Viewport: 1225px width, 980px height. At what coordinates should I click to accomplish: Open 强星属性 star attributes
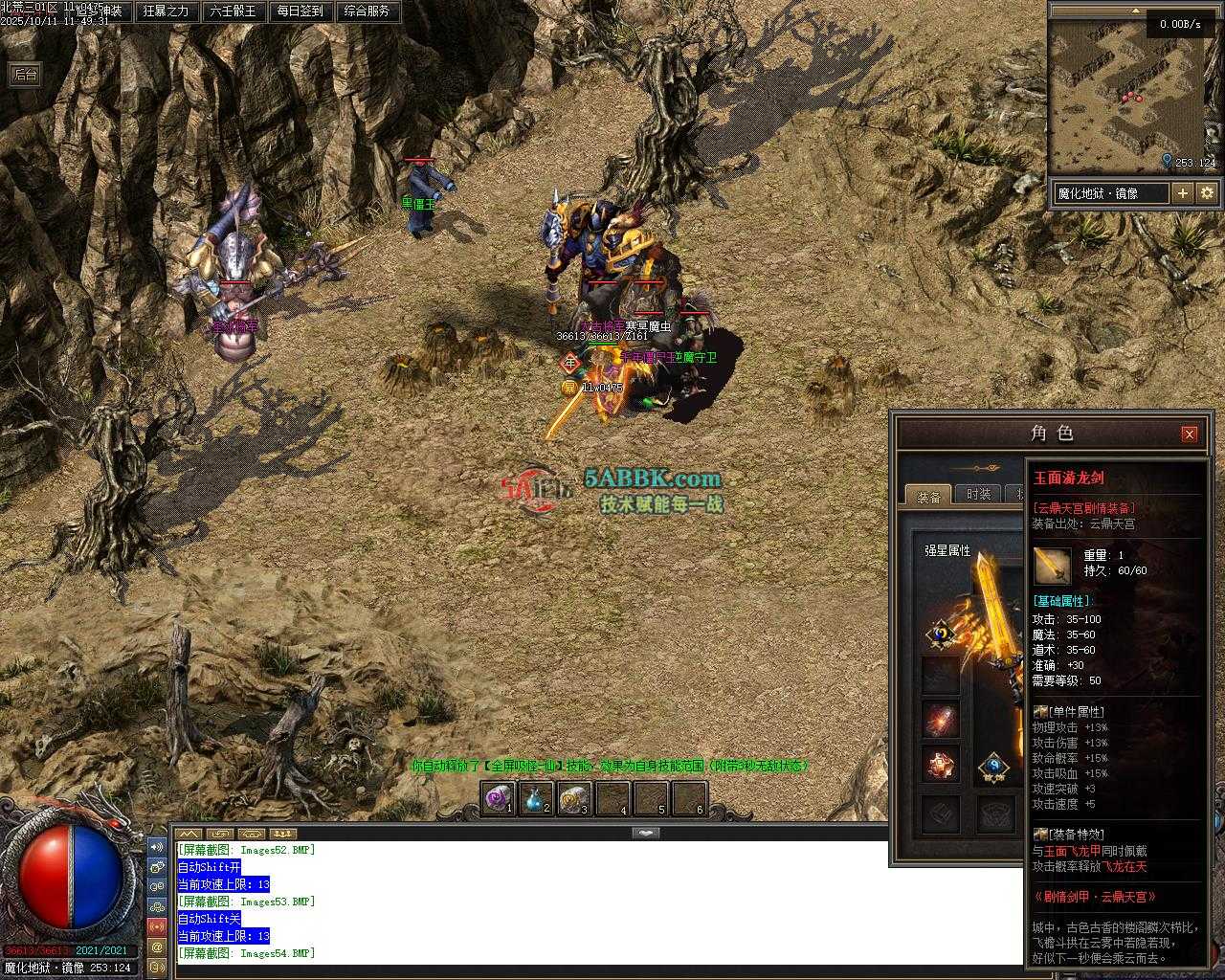[x=947, y=550]
